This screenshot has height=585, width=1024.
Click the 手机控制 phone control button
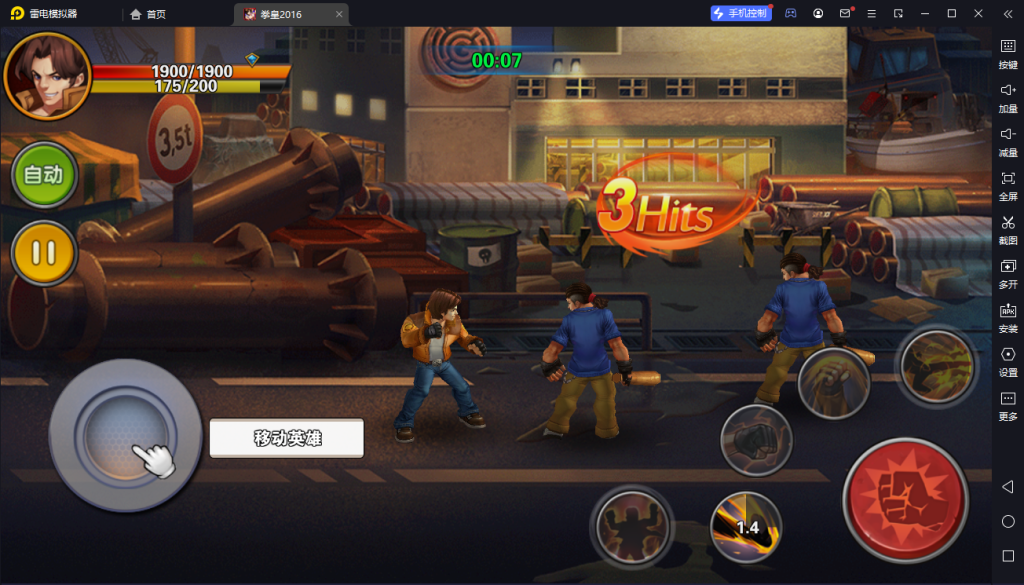point(741,13)
